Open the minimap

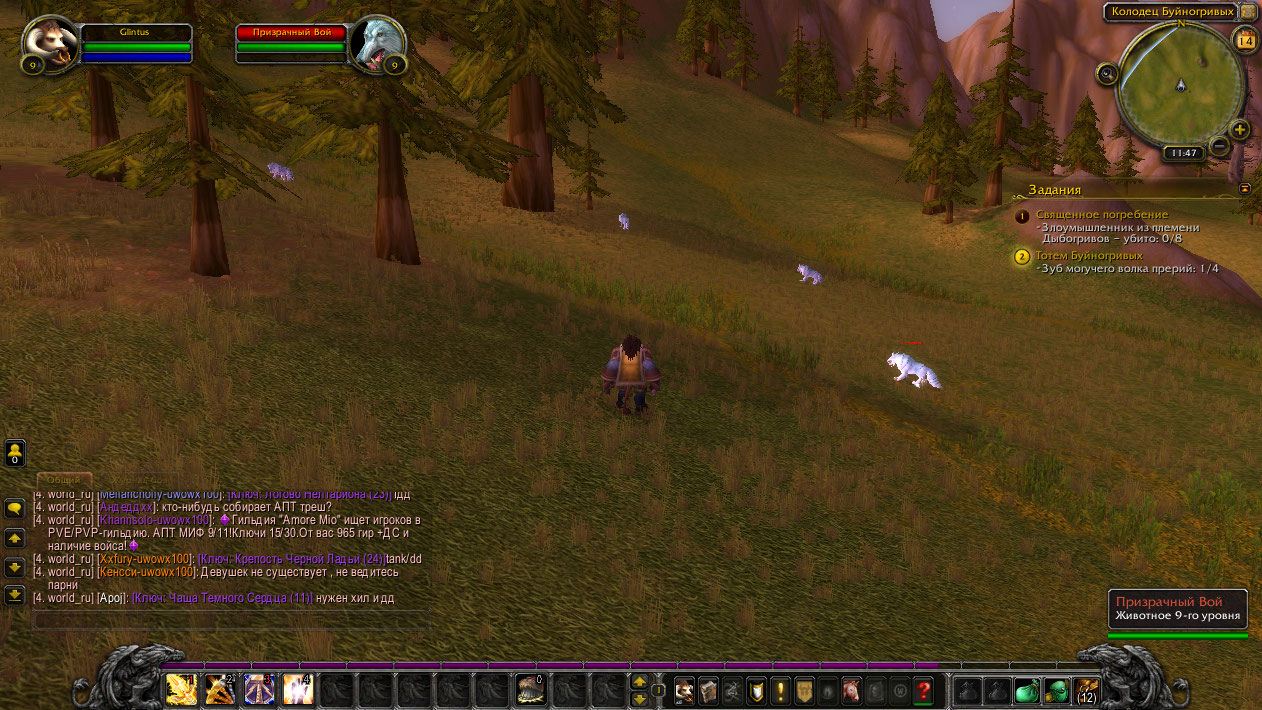1180,85
